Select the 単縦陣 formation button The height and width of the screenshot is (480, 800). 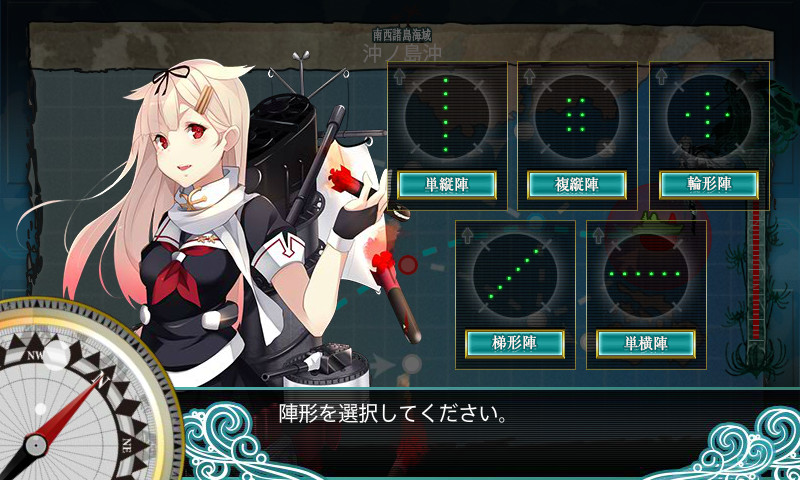pos(447,185)
